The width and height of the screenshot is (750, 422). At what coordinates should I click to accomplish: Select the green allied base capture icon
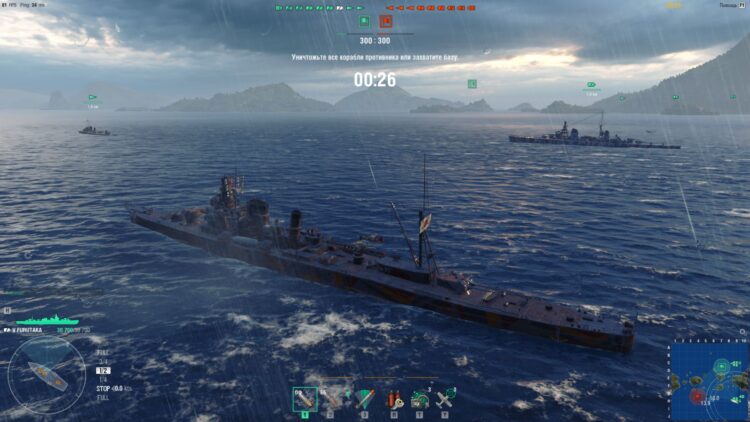coord(364,20)
